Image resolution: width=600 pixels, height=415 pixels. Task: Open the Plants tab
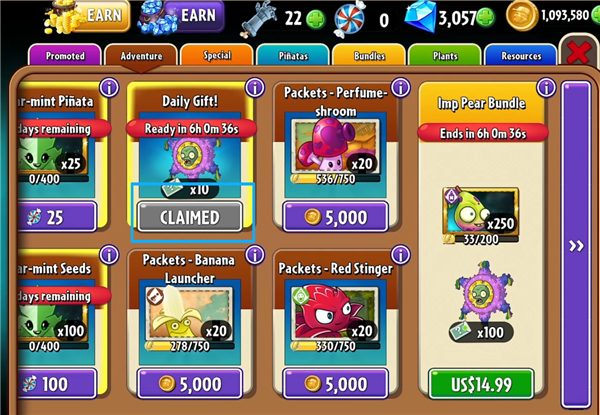(x=446, y=56)
